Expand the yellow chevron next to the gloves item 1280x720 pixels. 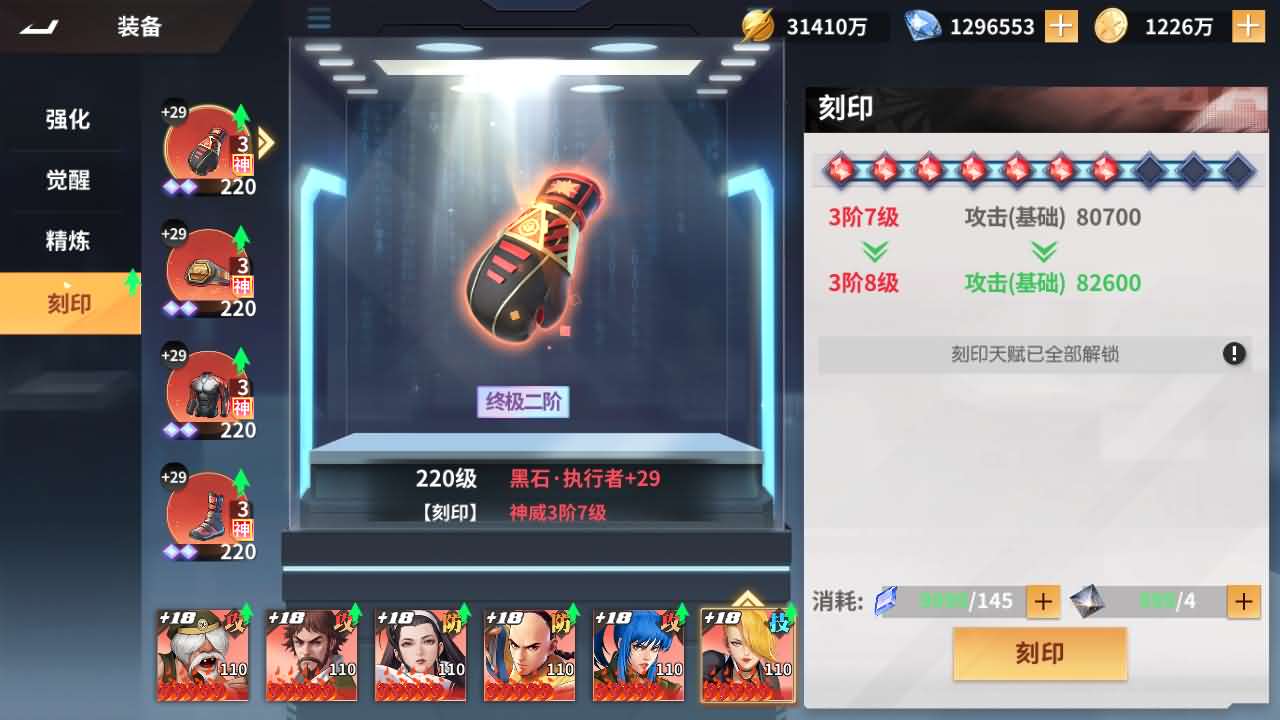[265, 142]
